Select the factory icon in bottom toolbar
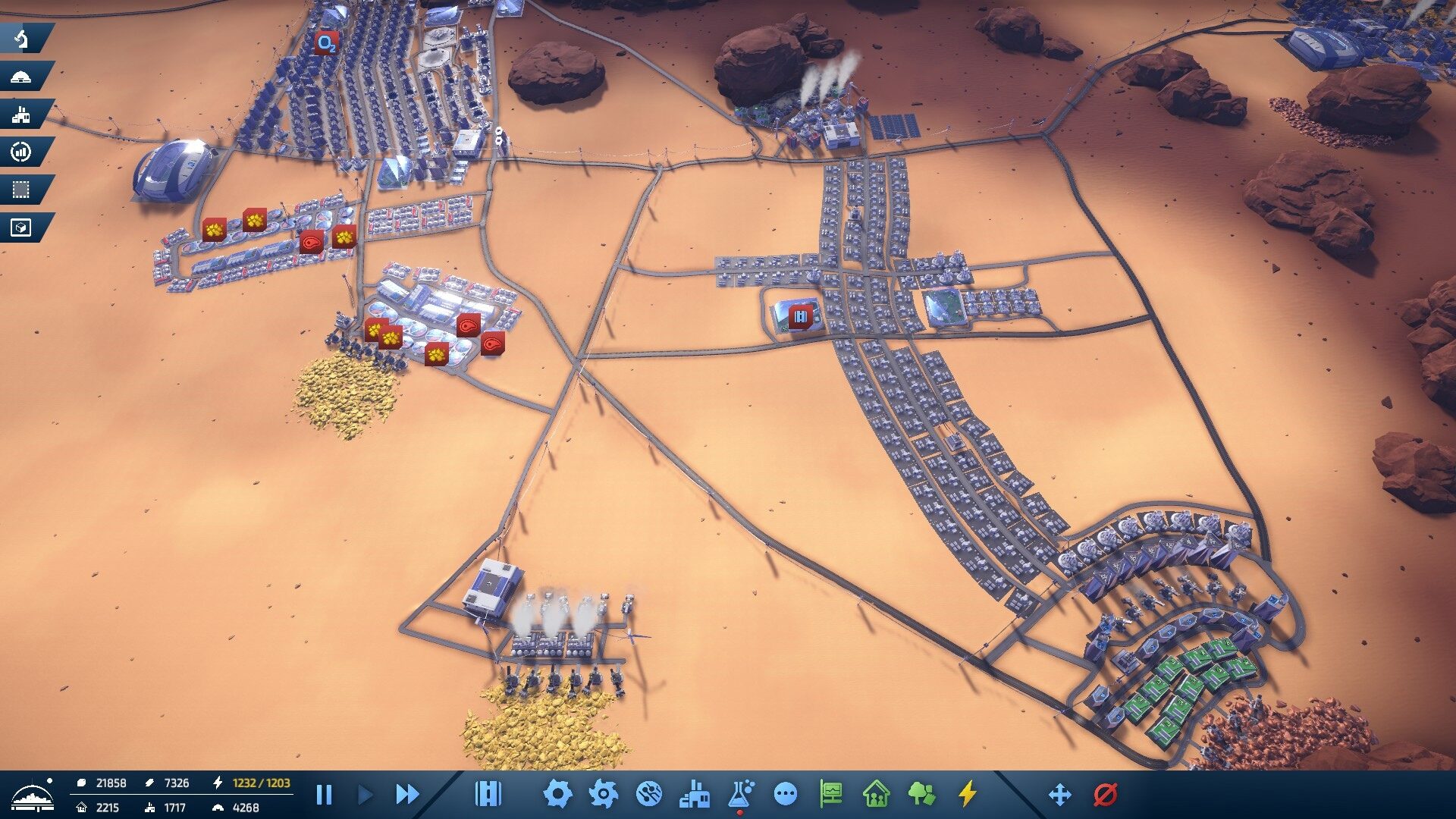Image resolution: width=1456 pixels, height=819 pixels. tap(695, 794)
